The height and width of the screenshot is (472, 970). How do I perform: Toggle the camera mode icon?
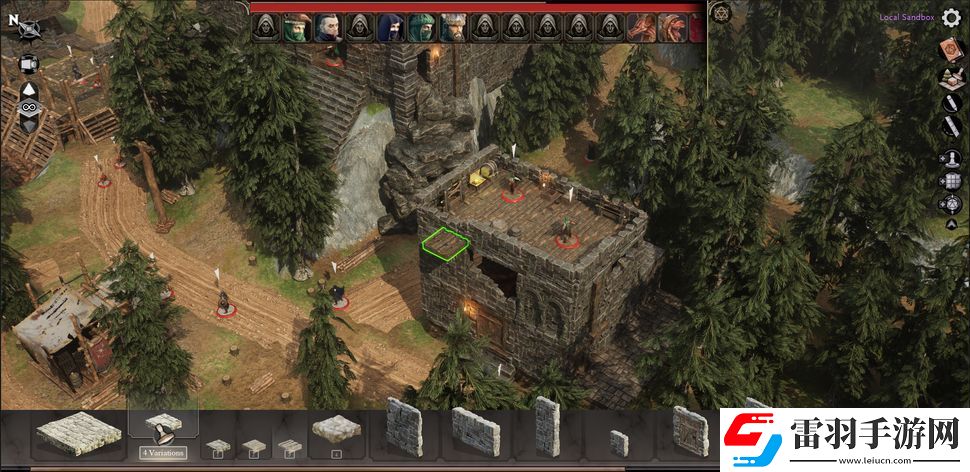click(x=29, y=64)
